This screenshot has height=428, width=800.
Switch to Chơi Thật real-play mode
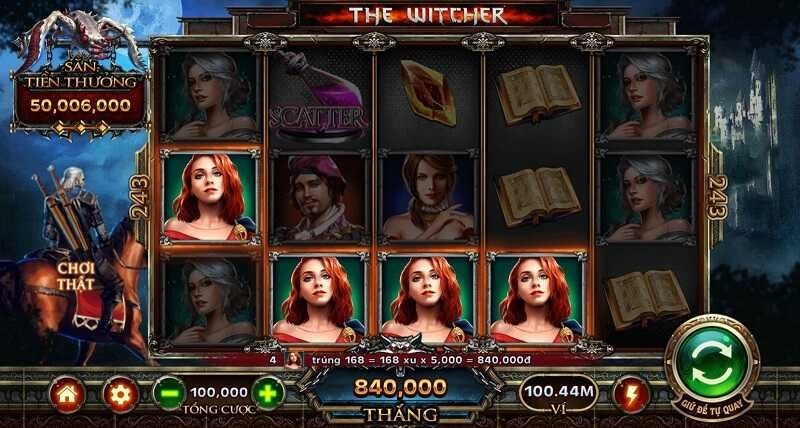[x=76, y=276]
